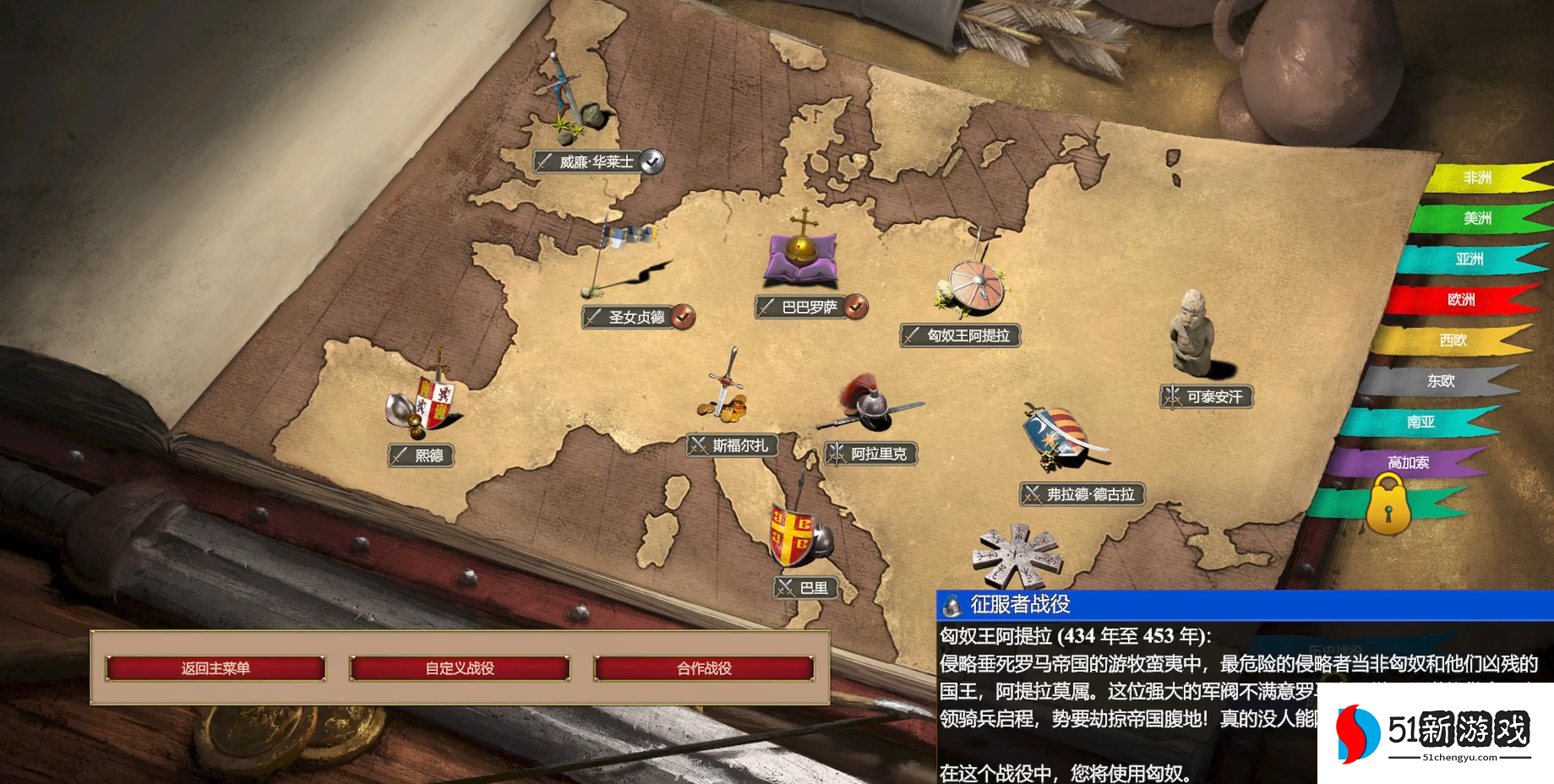
Task: Choose the 巴里 campaign
Action: click(813, 587)
